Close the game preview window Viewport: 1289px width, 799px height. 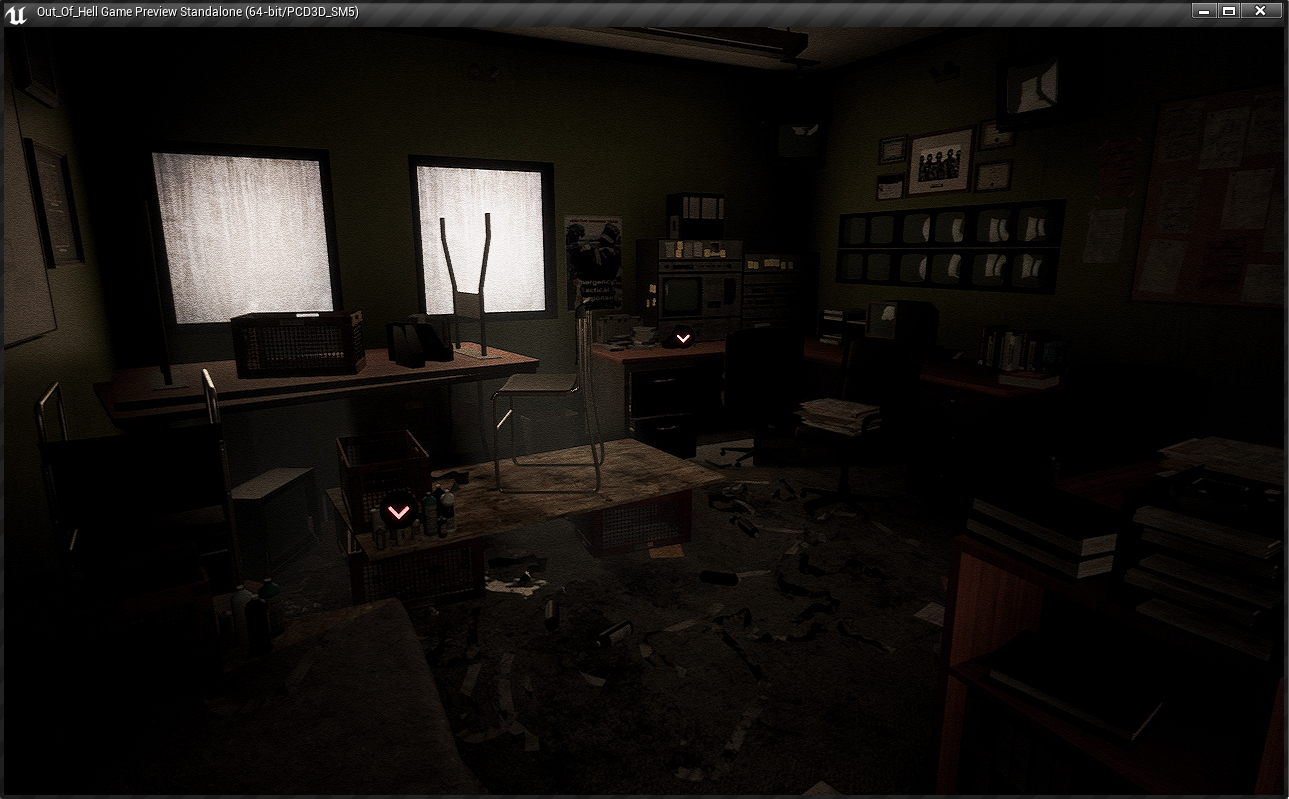1260,11
